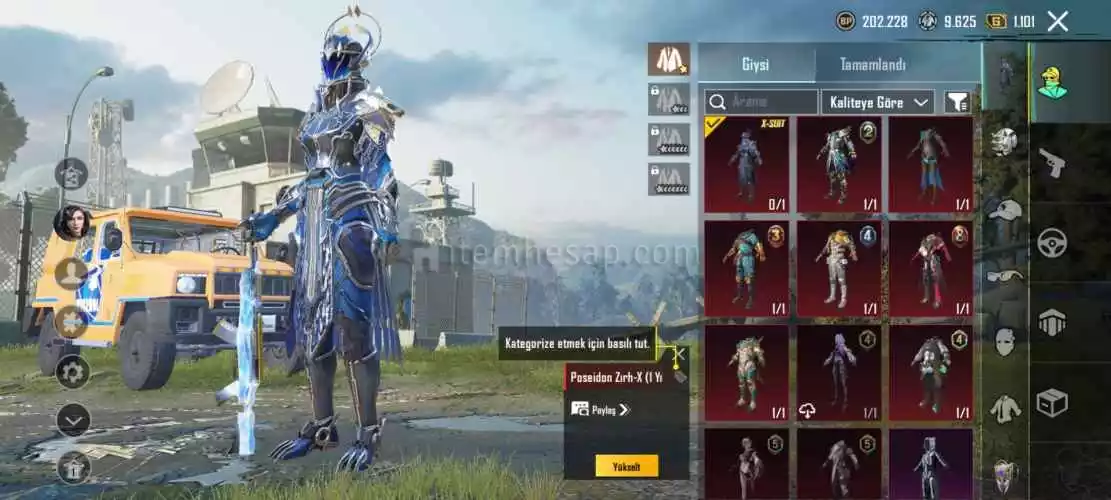Screen dimensions: 1111x500
Task: Select the X-SUIT Poseidon outfit tile
Action: tap(746, 165)
